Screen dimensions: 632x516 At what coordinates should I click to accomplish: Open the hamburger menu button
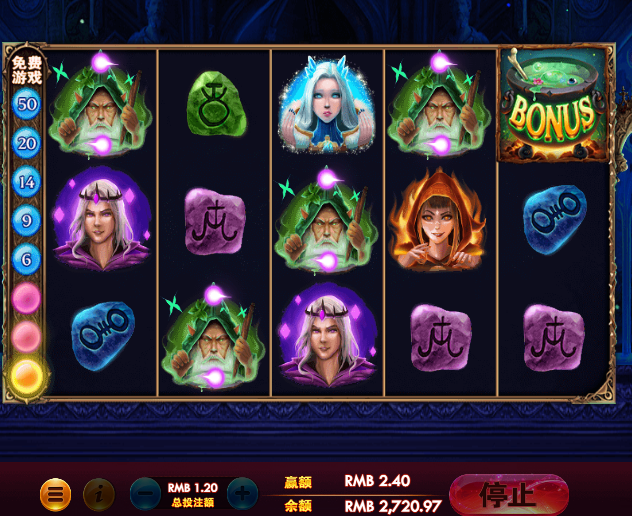(55, 493)
